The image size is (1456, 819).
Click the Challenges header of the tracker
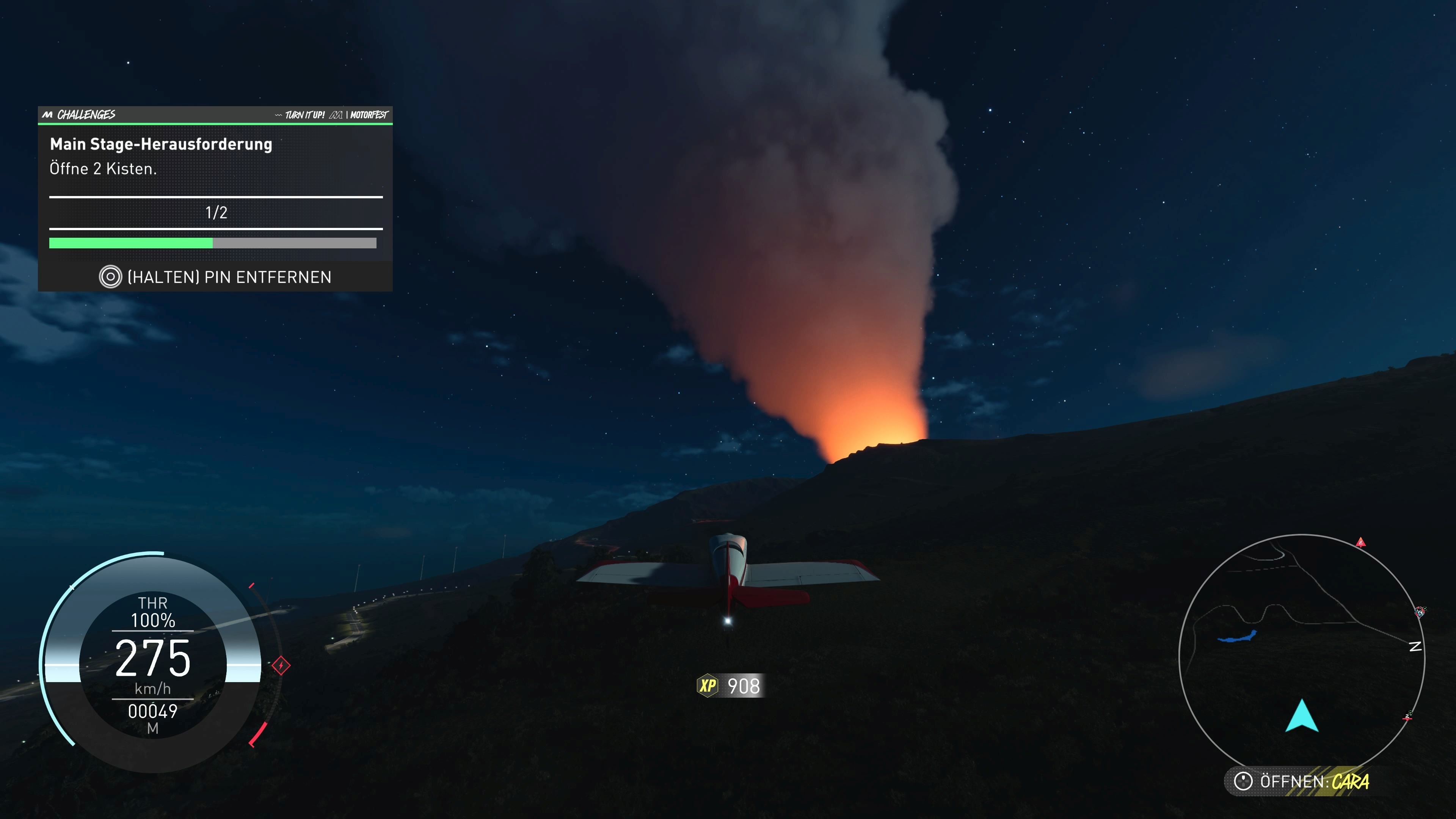click(86, 115)
